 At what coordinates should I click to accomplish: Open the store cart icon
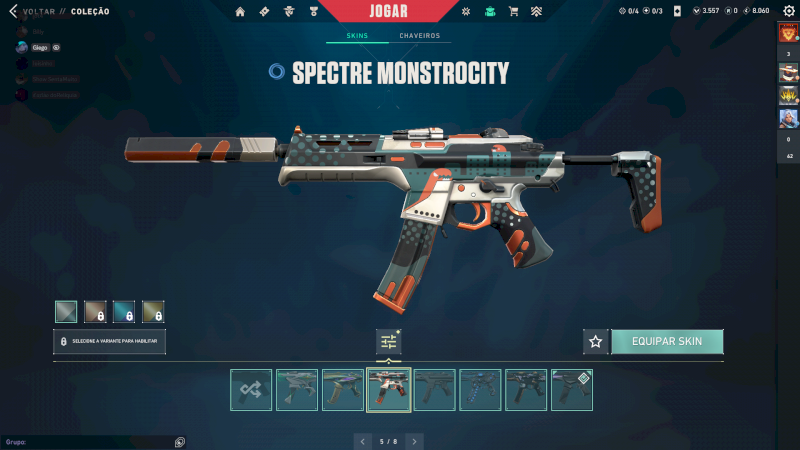[x=513, y=11]
